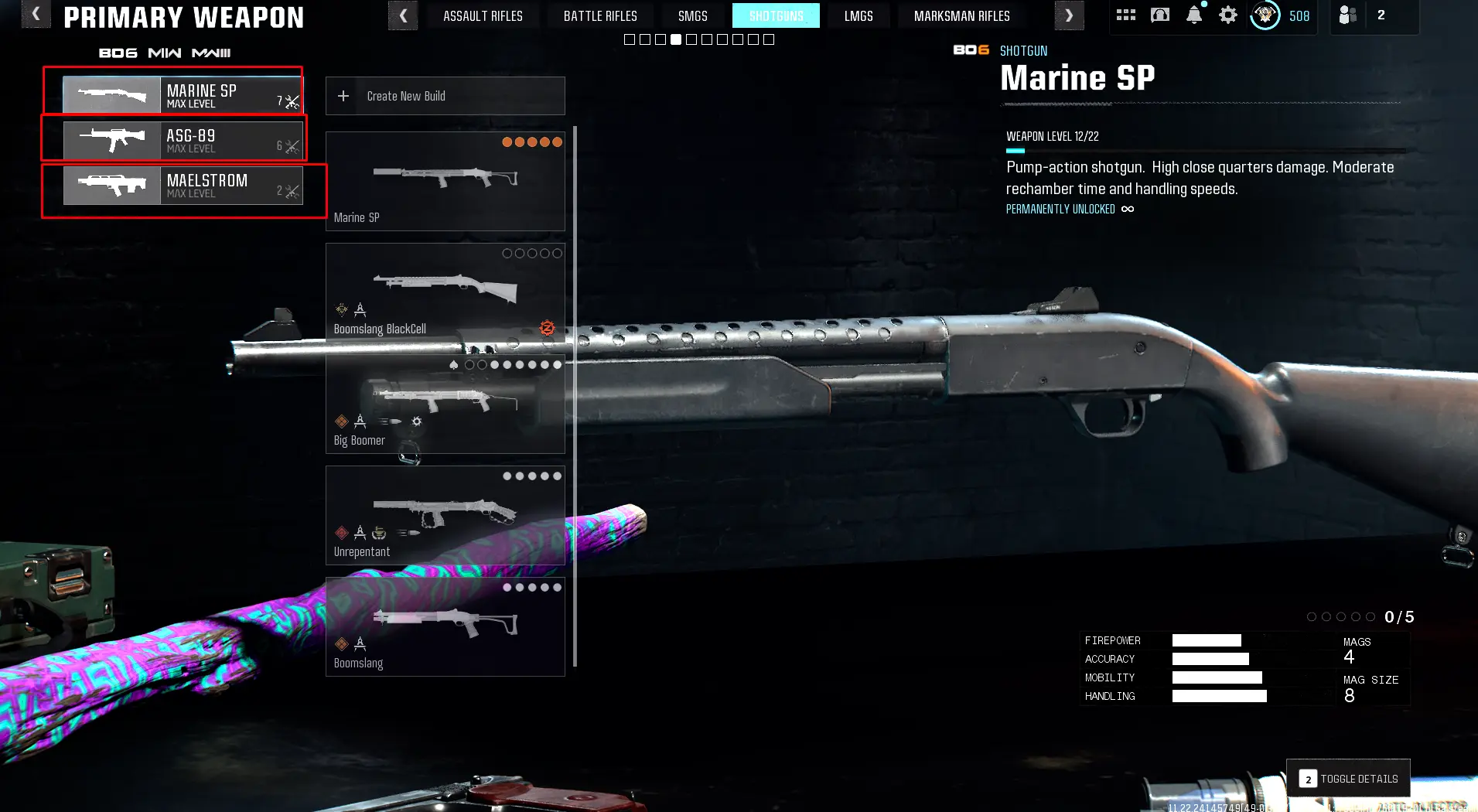Select the Boomslang BlackCell blueprint

445,292
